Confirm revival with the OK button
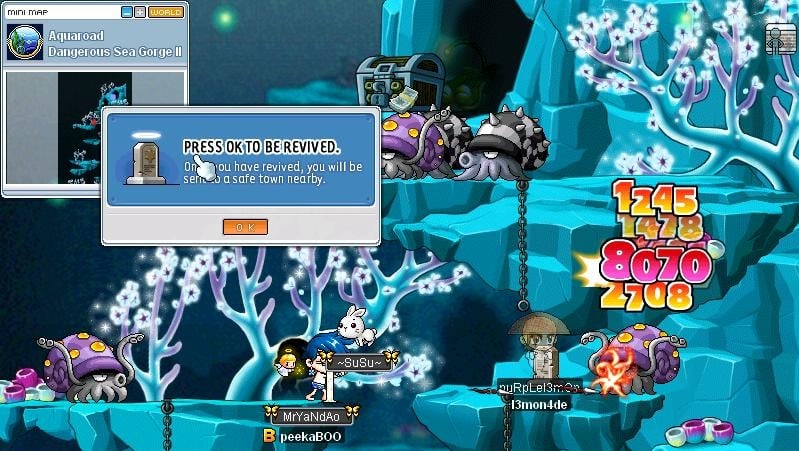Viewport: 799px width, 451px height. pos(244,227)
